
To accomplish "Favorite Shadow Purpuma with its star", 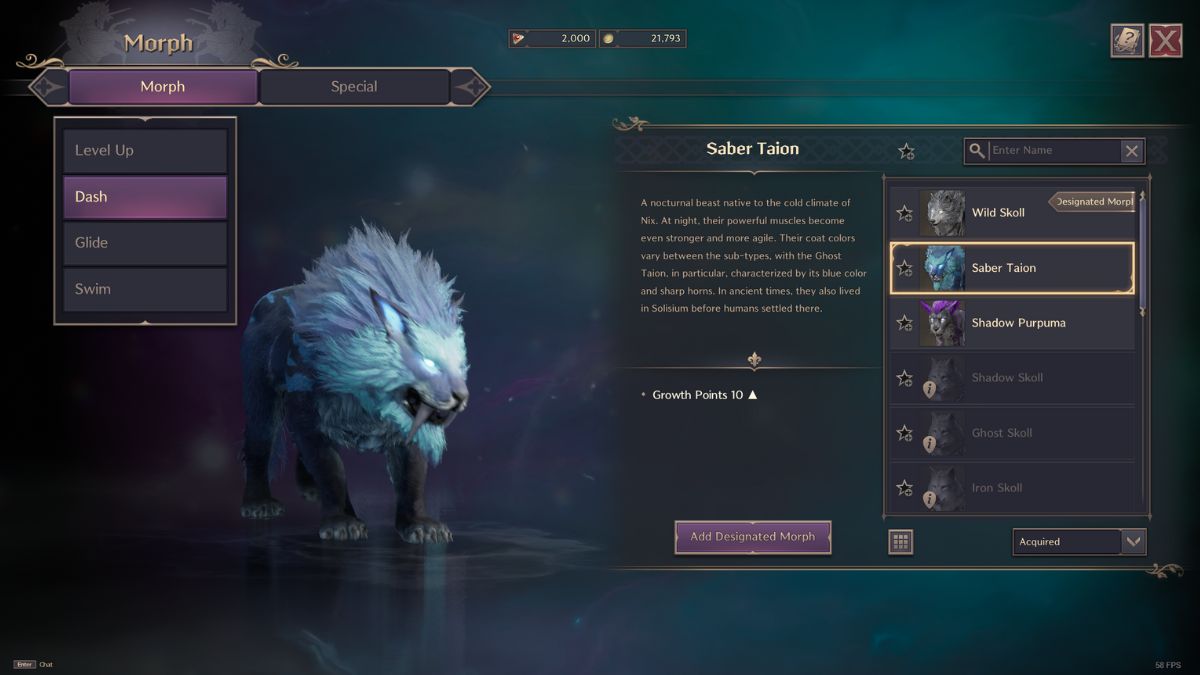I will pyautogui.click(x=904, y=323).
